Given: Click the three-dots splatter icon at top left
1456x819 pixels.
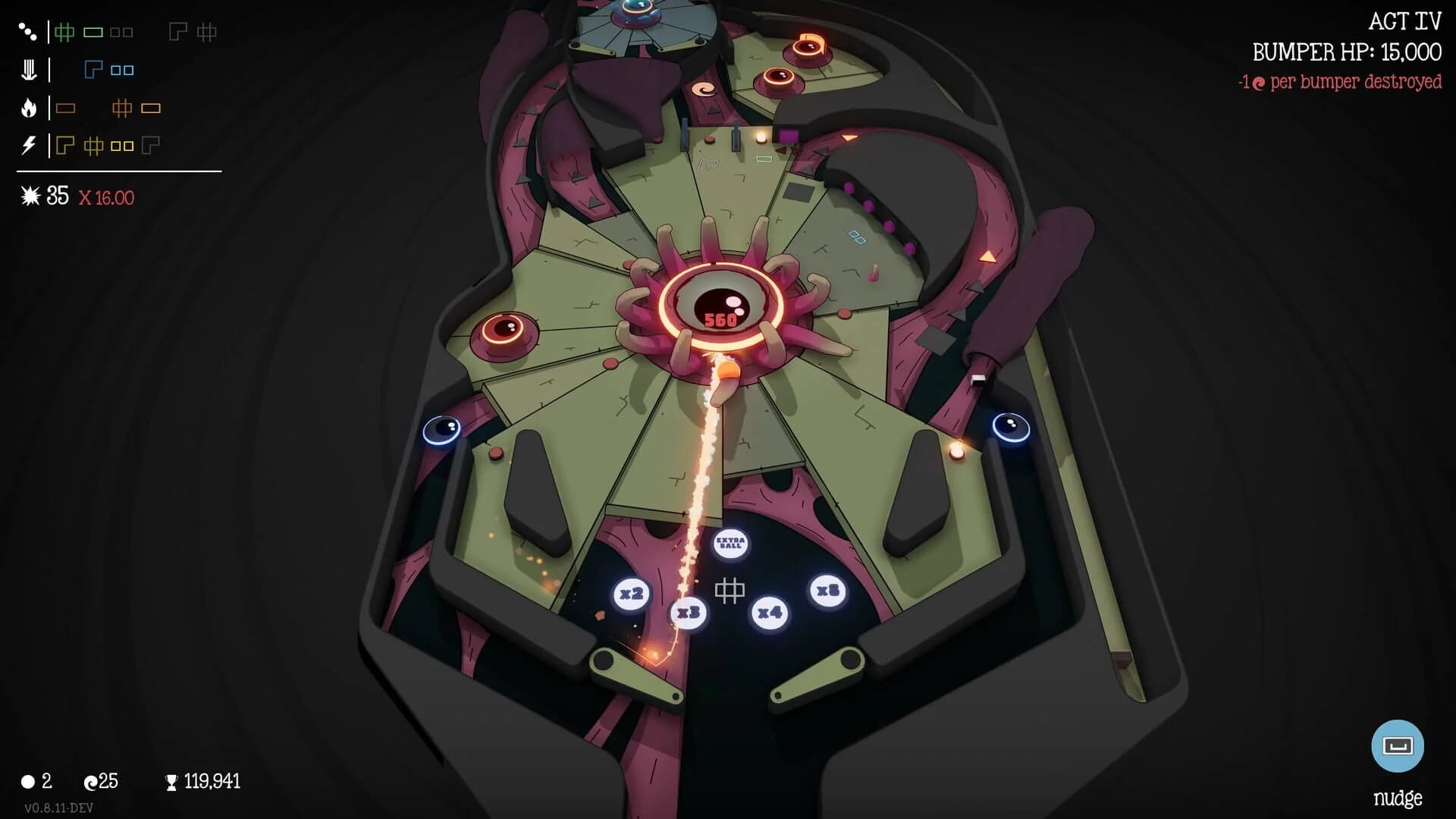Looking at the screenshot, I should [28, 30].
